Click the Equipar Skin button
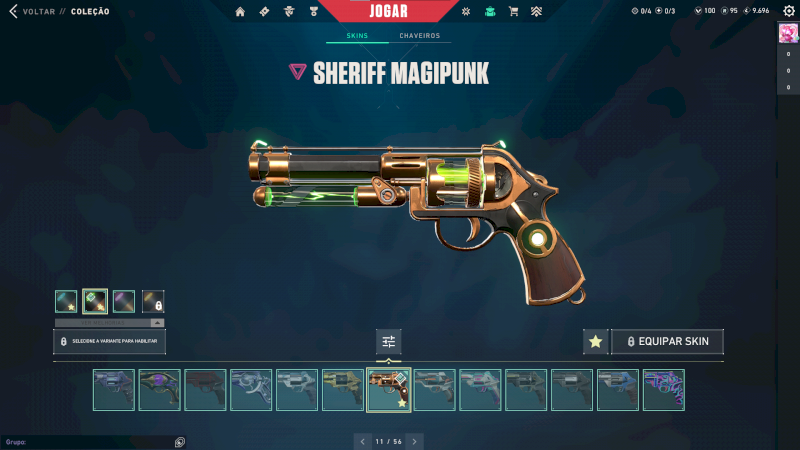This screenshot has width=800, height=450. click(667, 342)
